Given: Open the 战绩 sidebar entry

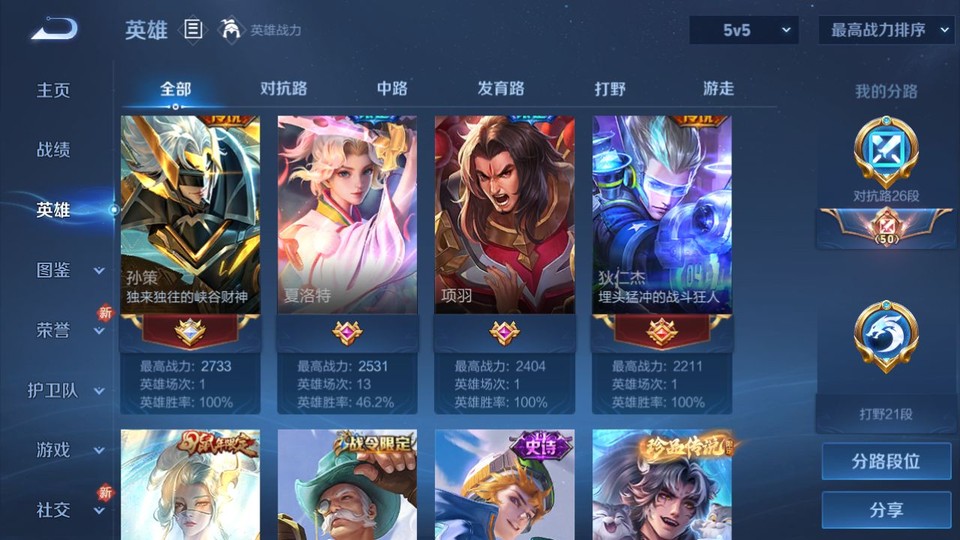Looking at the screenshot, I should (54, 150).
